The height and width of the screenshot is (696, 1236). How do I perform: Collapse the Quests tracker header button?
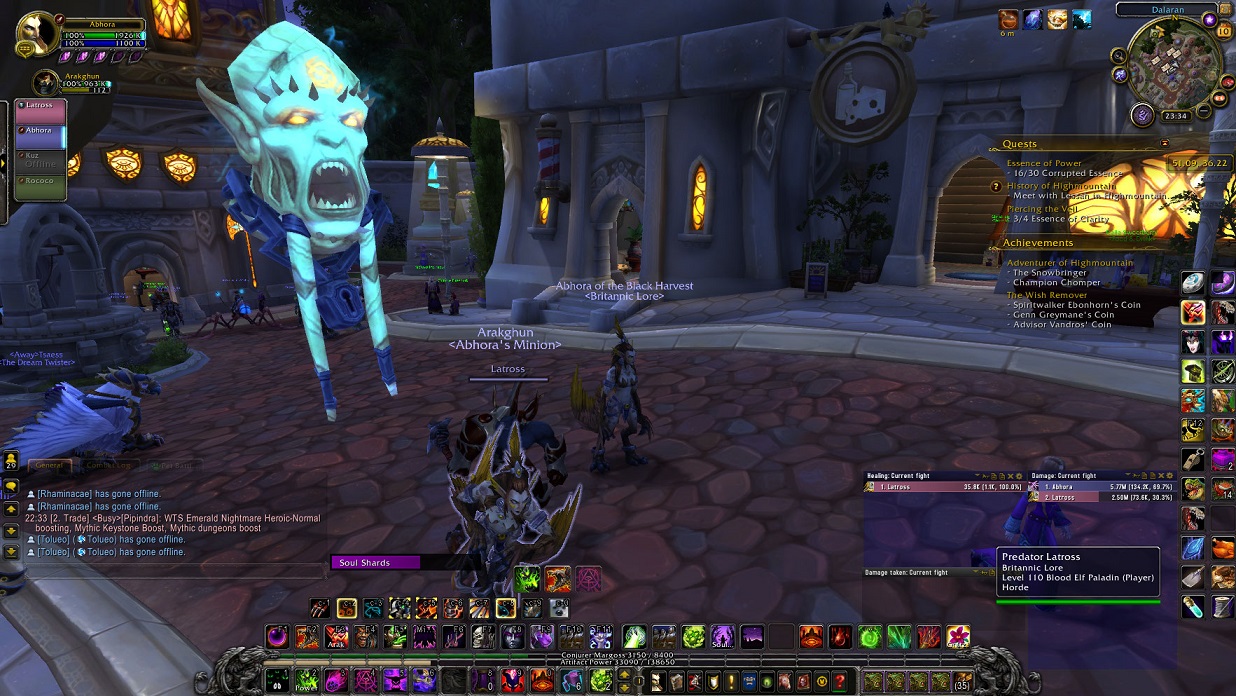(x=1164, y=143)
